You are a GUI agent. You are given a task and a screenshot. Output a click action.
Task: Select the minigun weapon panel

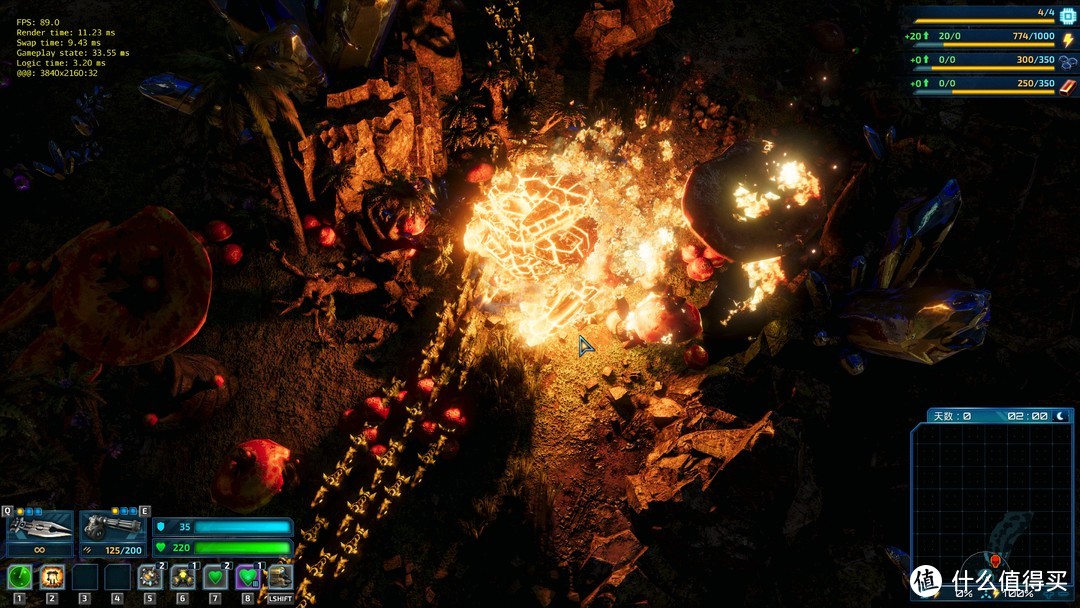(112, 527)
